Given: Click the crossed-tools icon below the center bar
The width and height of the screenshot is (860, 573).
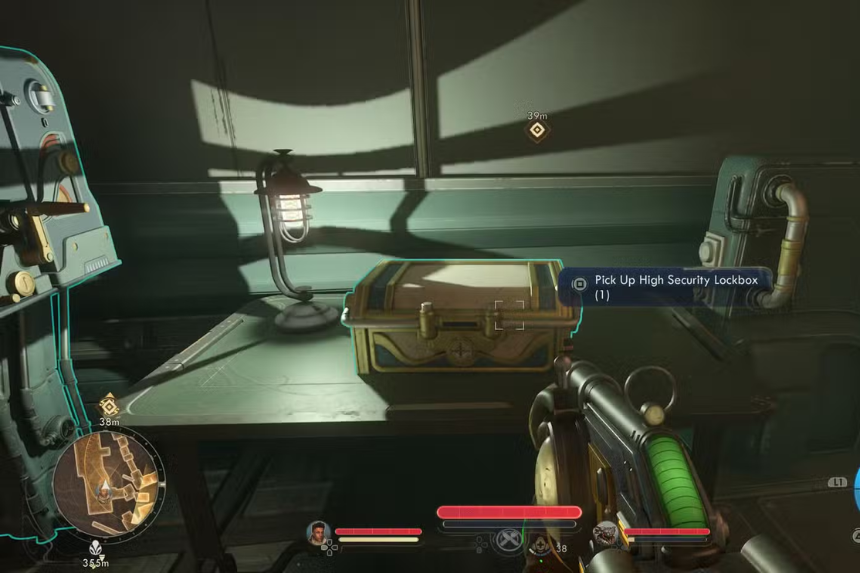Looking at the screenshot, I should [509, 541].
